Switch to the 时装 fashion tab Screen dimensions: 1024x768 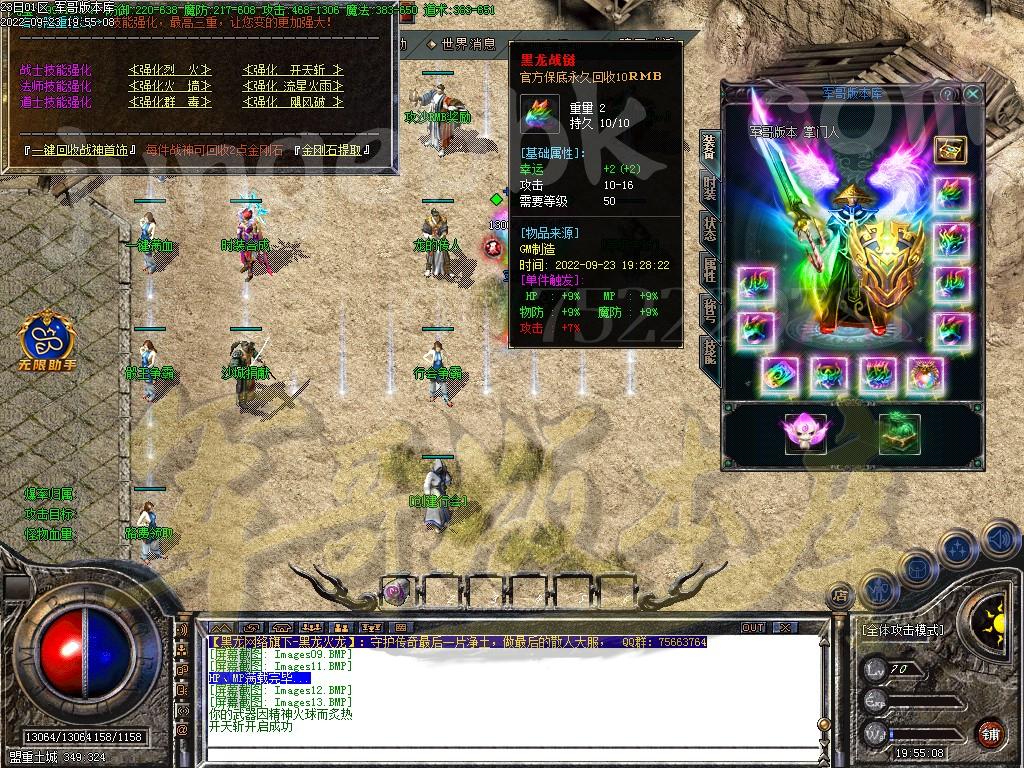(x=709, y=186)
